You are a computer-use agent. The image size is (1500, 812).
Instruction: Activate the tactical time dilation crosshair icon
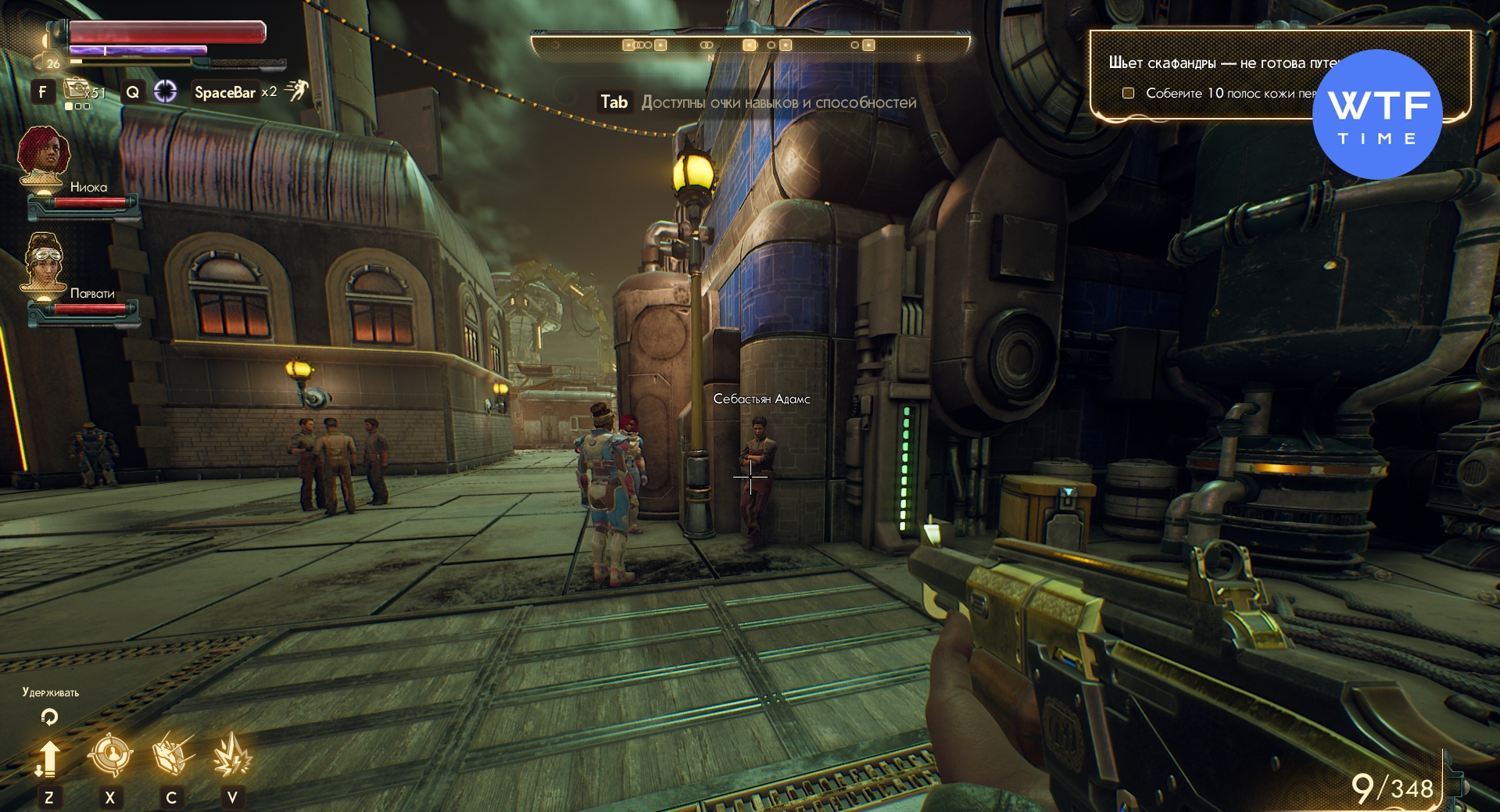click(165, 91)
